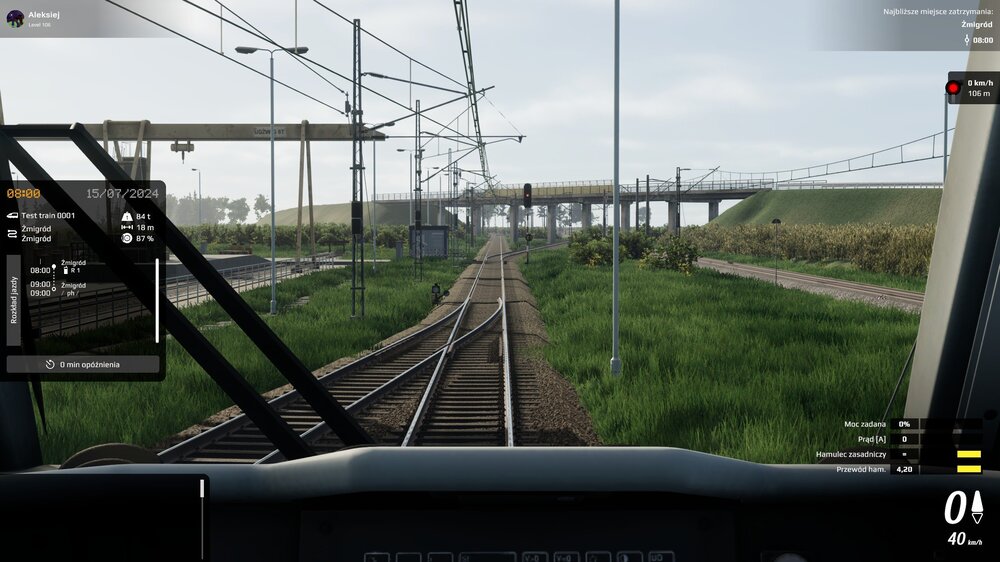
Task: Click the red signal distance indicator
Action: coord(971,88)
